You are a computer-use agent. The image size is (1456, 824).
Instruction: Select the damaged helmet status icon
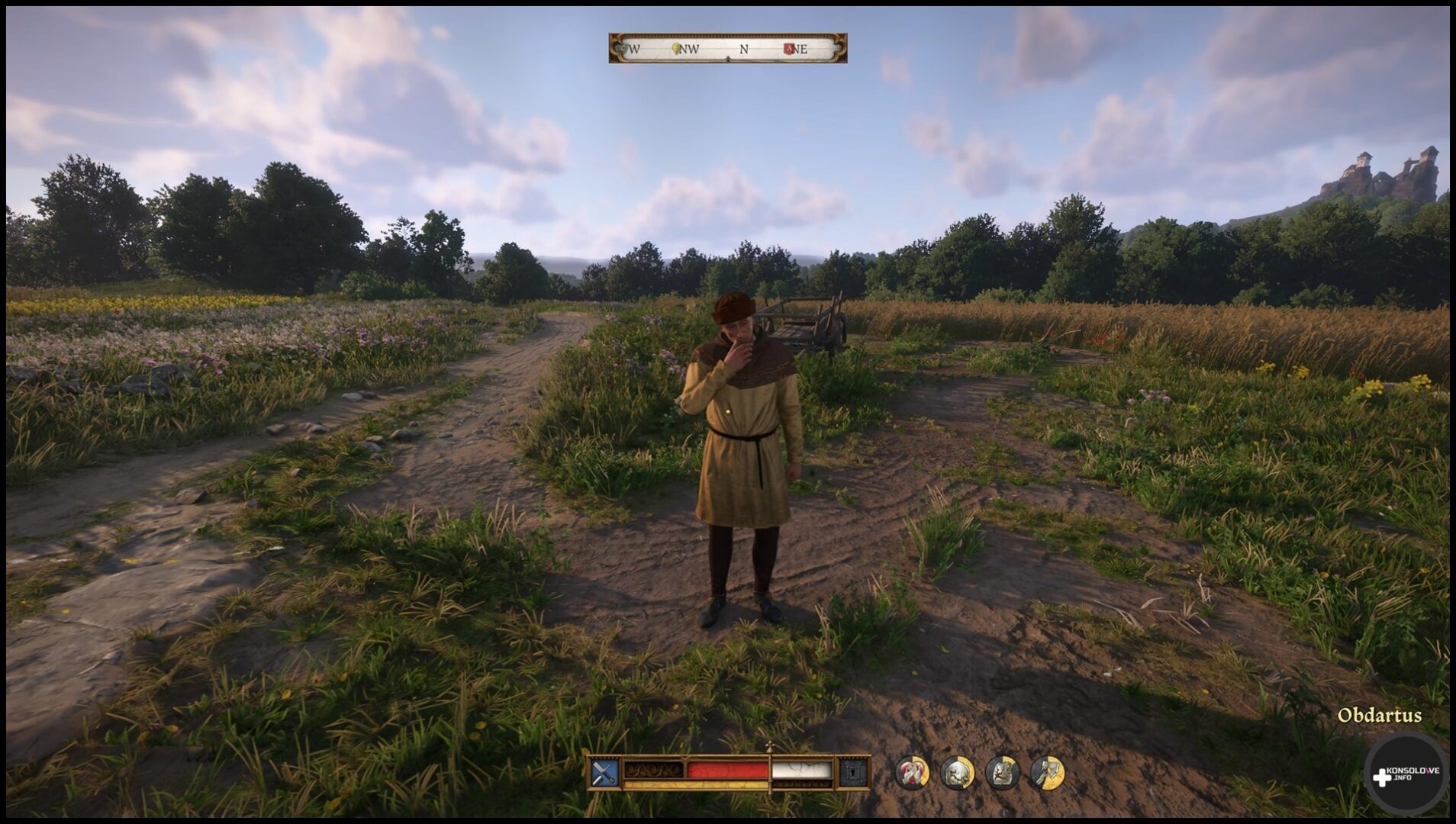957,773
